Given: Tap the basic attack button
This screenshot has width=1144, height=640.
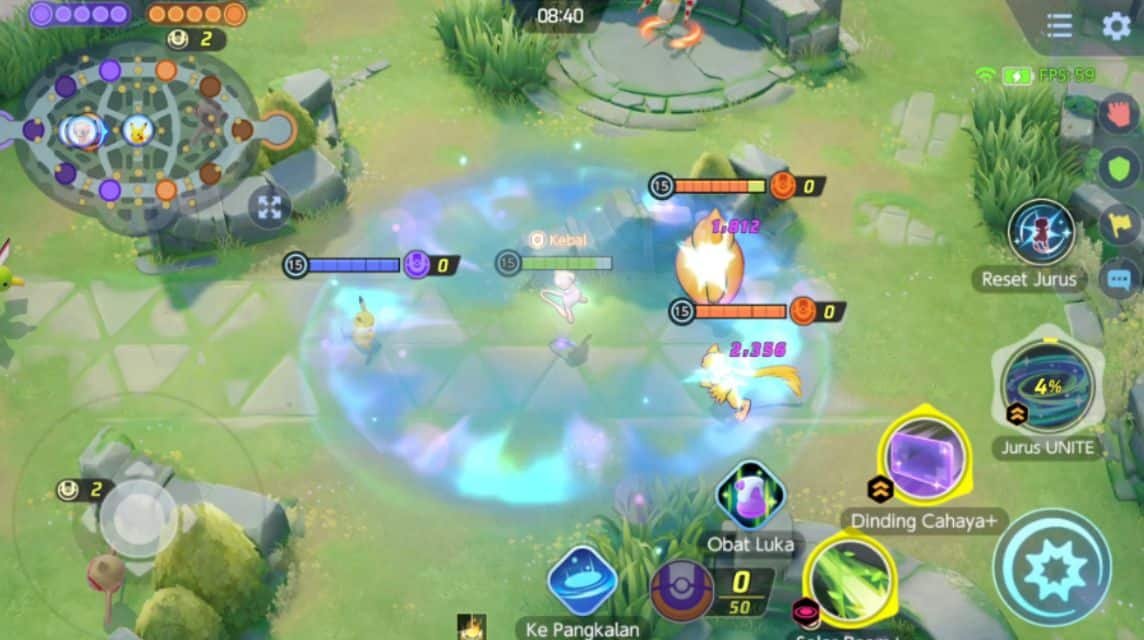Looking at the screenshot, I should pos(1051,567).
